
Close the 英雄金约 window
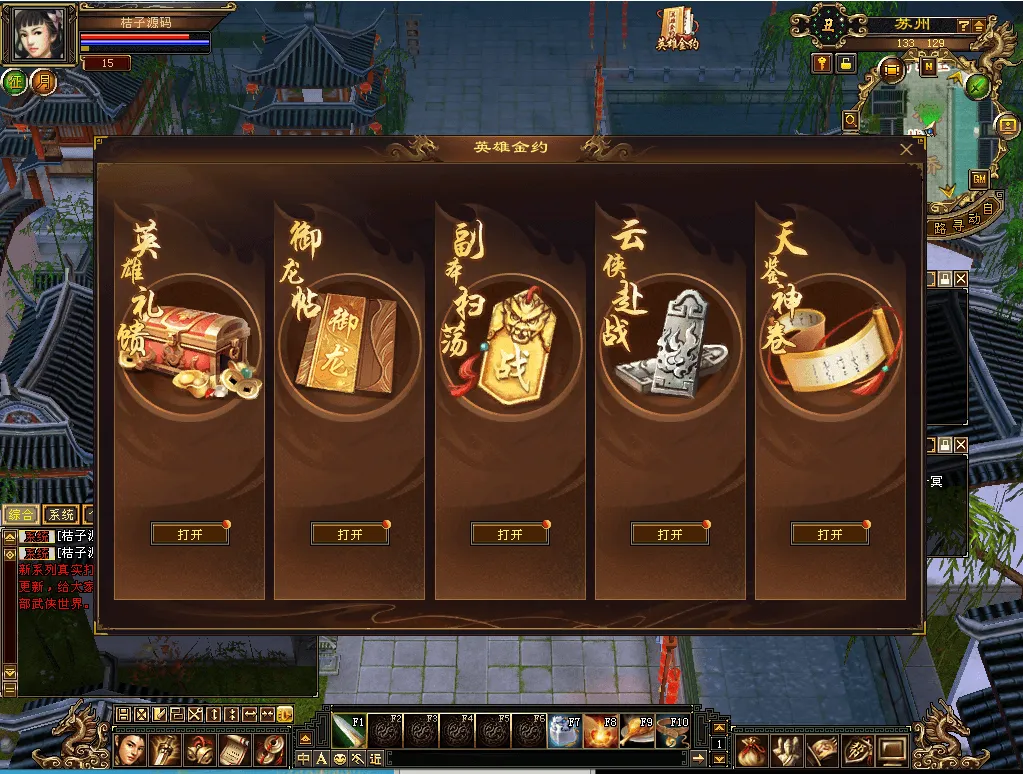tap(906, 150)
